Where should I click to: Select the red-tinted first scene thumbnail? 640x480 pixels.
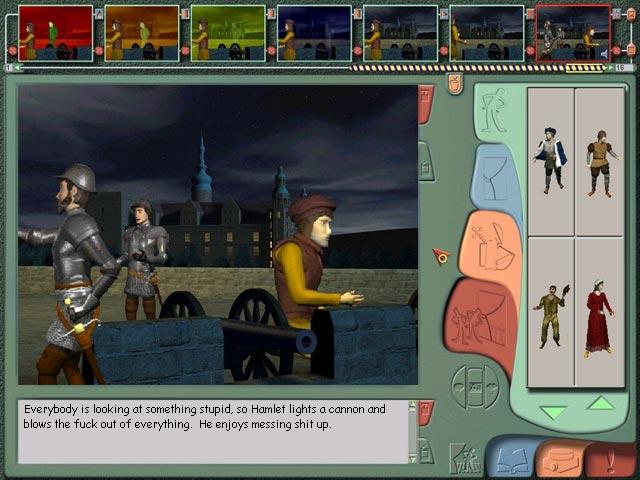pos(55,33)
